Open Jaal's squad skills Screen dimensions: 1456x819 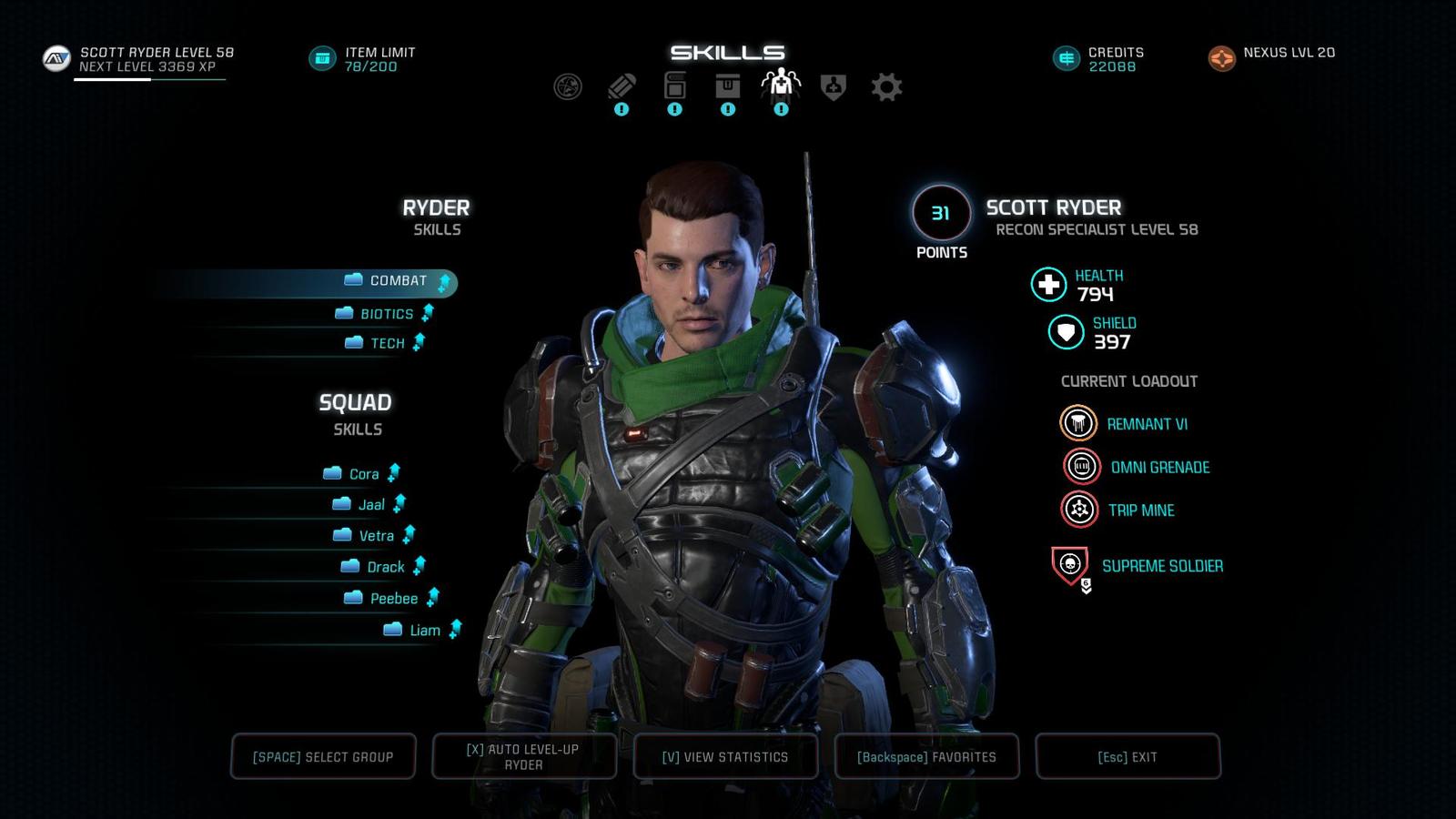(x=370, y=505)
